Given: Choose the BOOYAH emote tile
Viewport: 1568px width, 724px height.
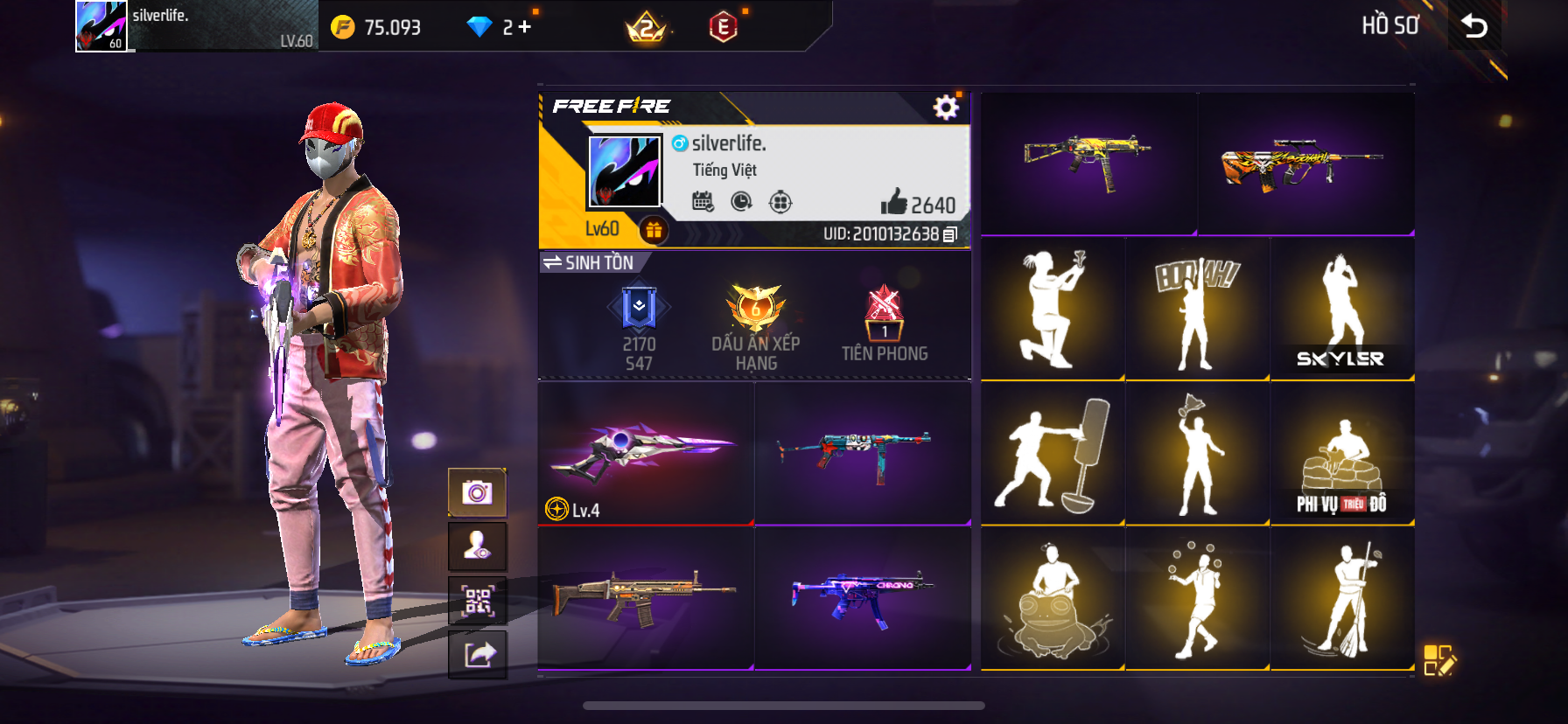Looking at the screenshot, I should pos(1197,308).
